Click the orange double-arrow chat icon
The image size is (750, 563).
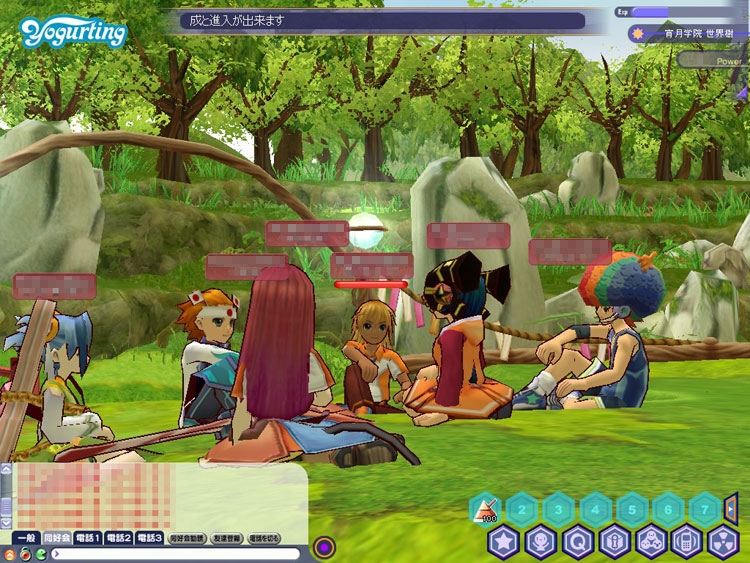pos(8,553)
